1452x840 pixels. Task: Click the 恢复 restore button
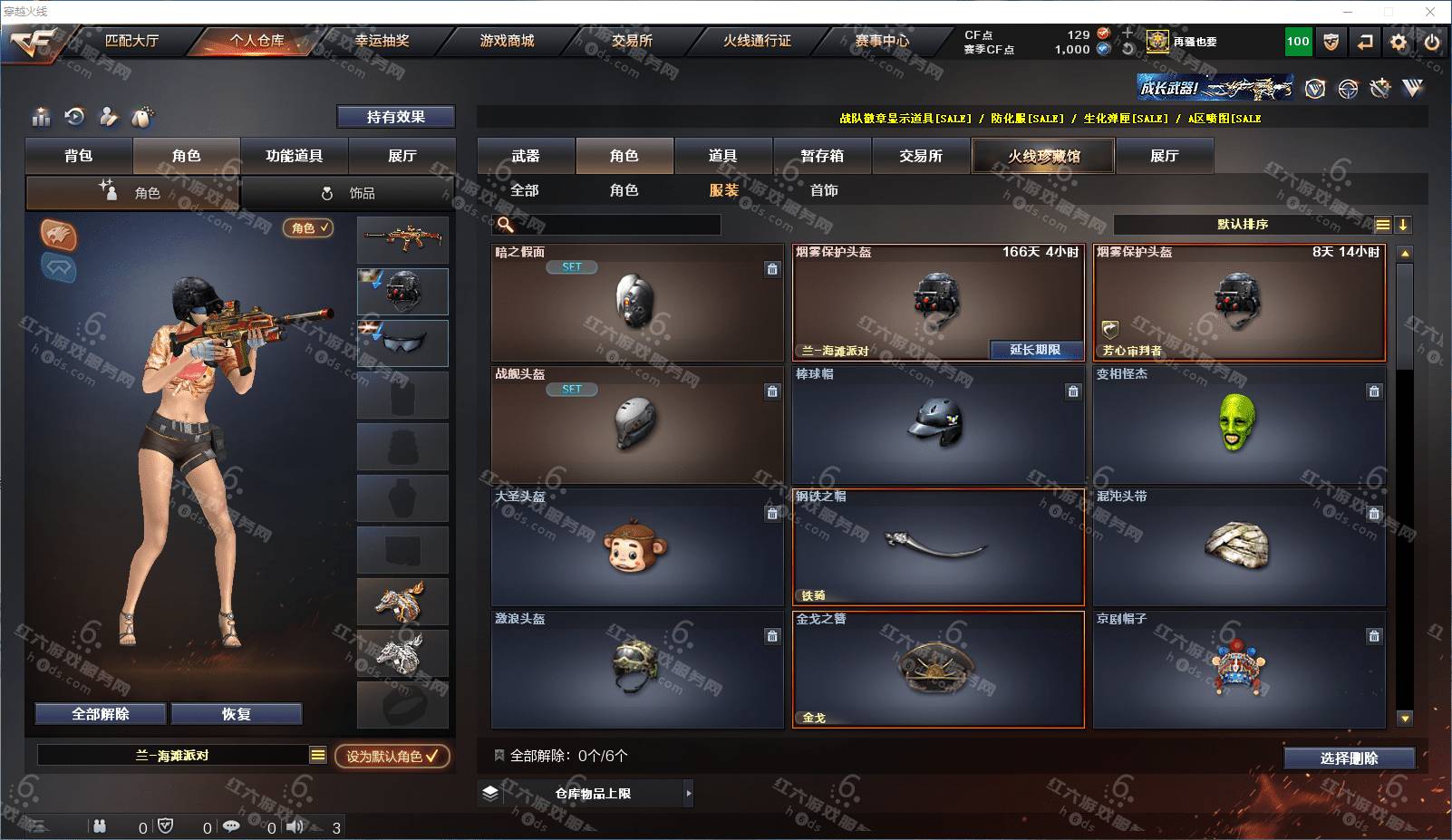point(236,714)
